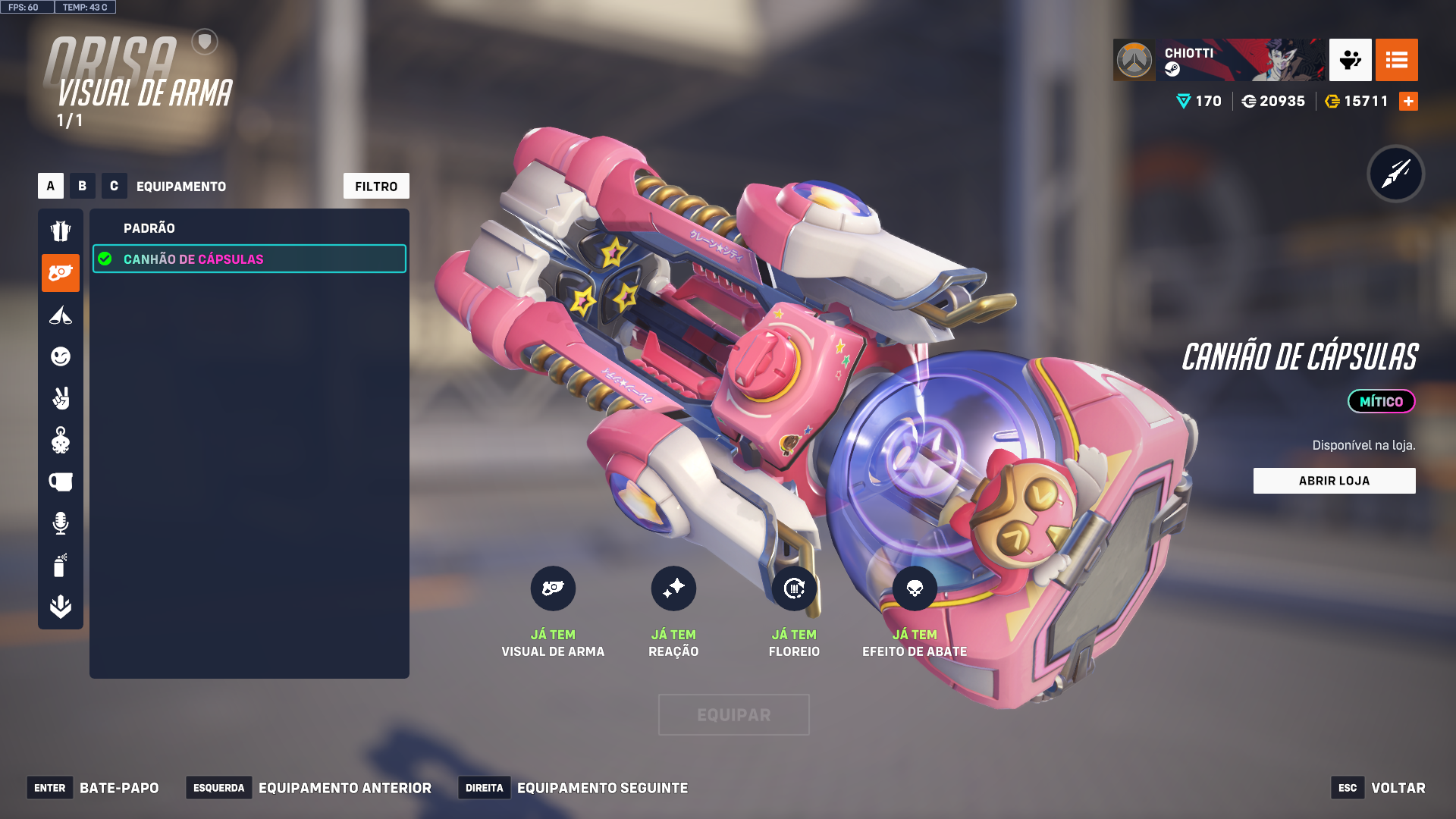Open the smiley face category
This screenshot has width=1456, height=819.
[x=61, y=356]
